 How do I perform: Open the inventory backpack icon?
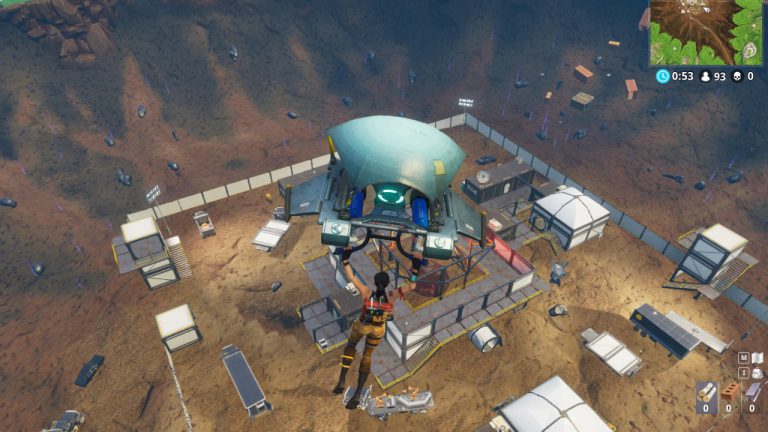757,372
